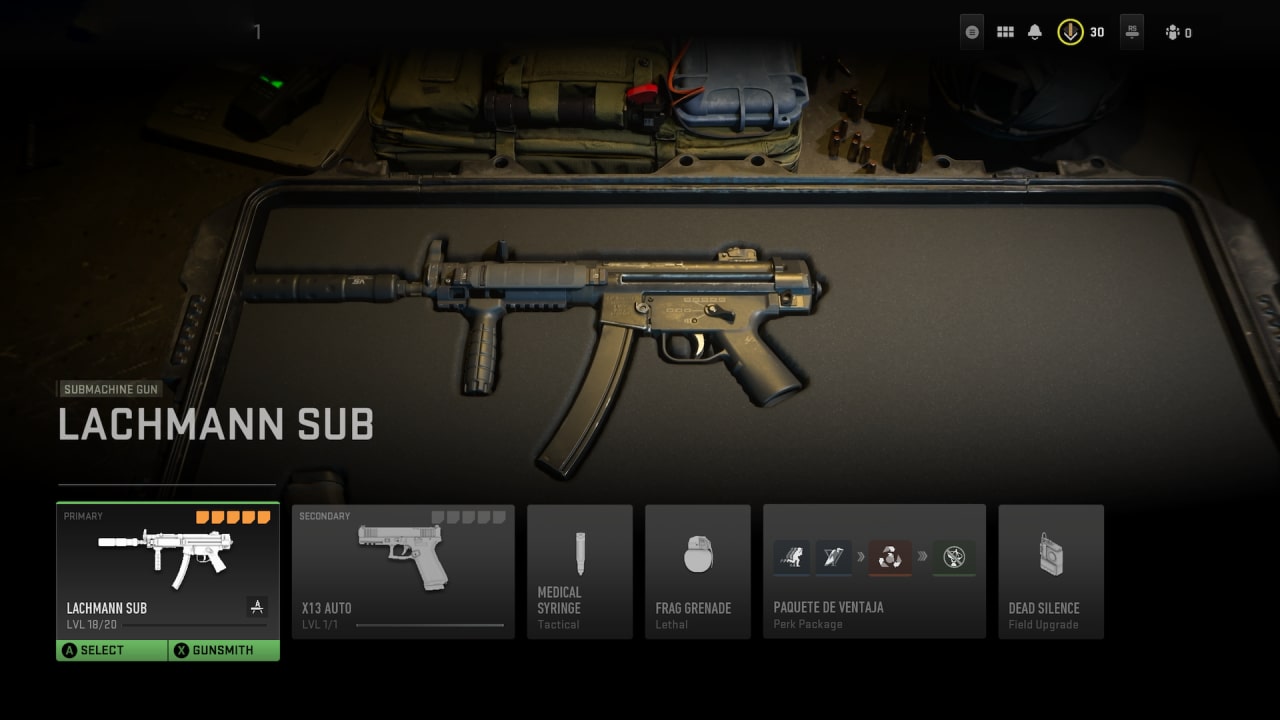Viewport: 1280px width, 720px height.
Task: Click the weapon watermark icon on Lachmann Sub card
Action: tap(258, 607)
